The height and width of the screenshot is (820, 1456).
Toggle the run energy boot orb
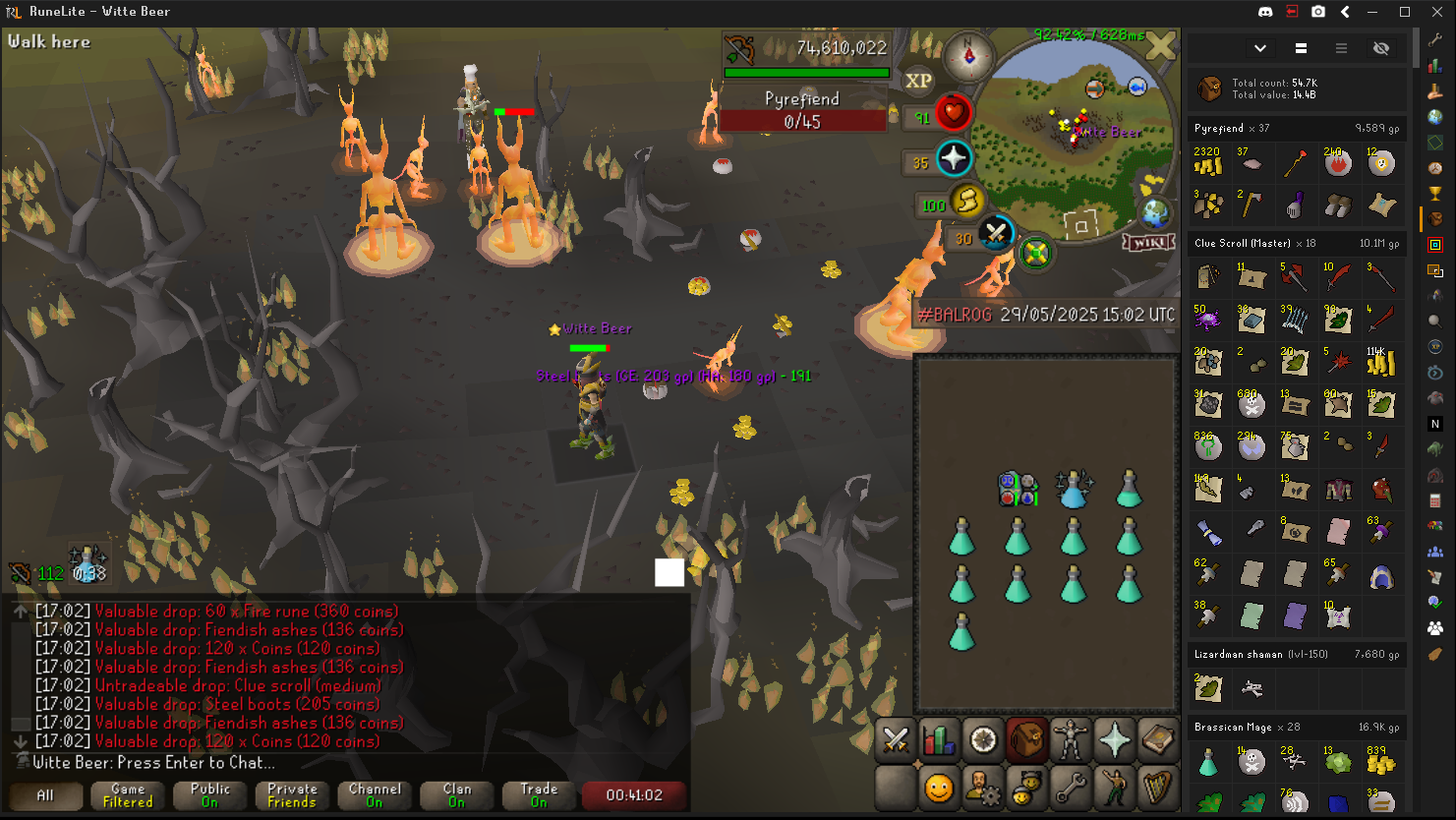tap(966, 202)
